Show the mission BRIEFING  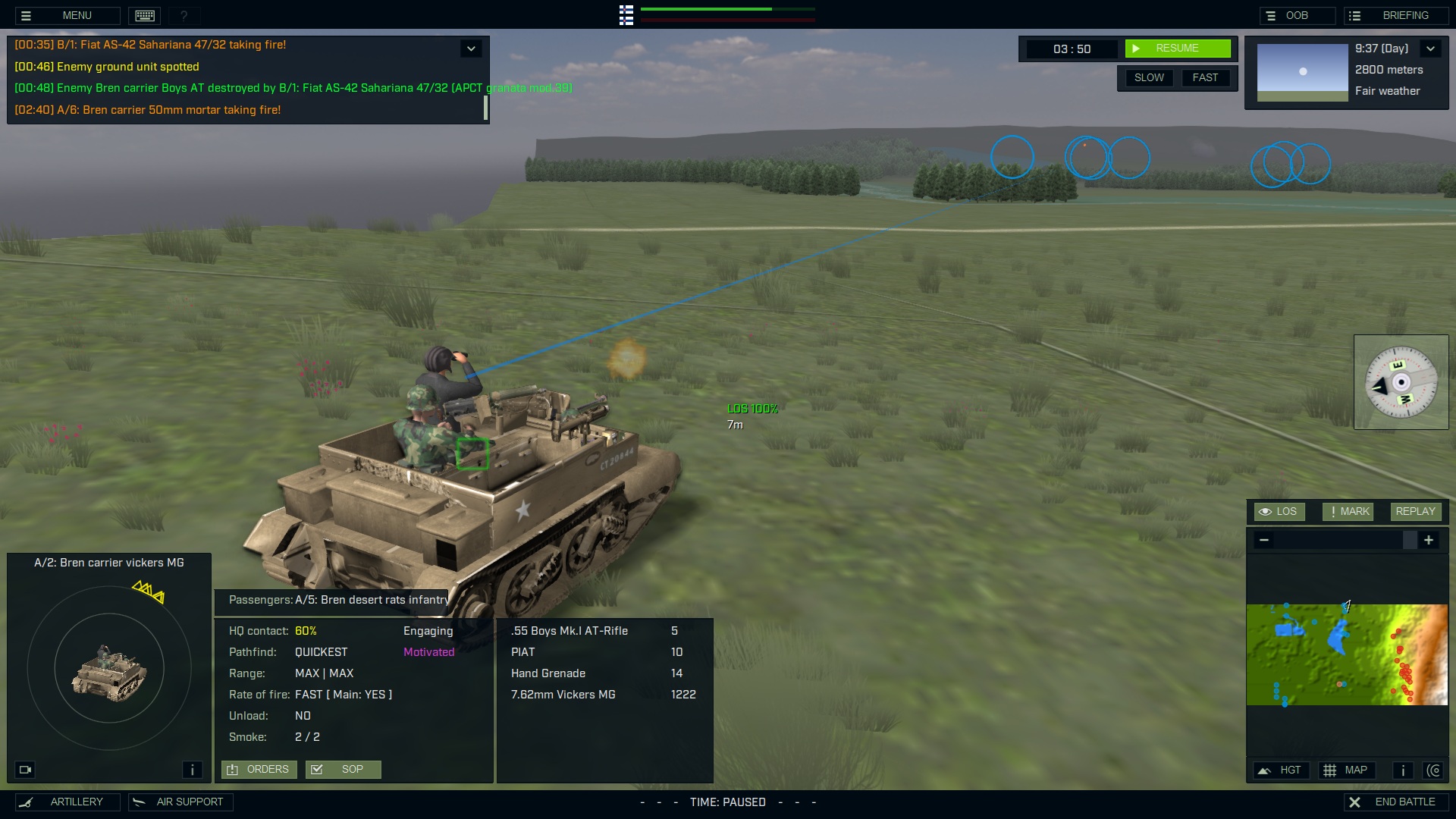[x=1396, y=15]
